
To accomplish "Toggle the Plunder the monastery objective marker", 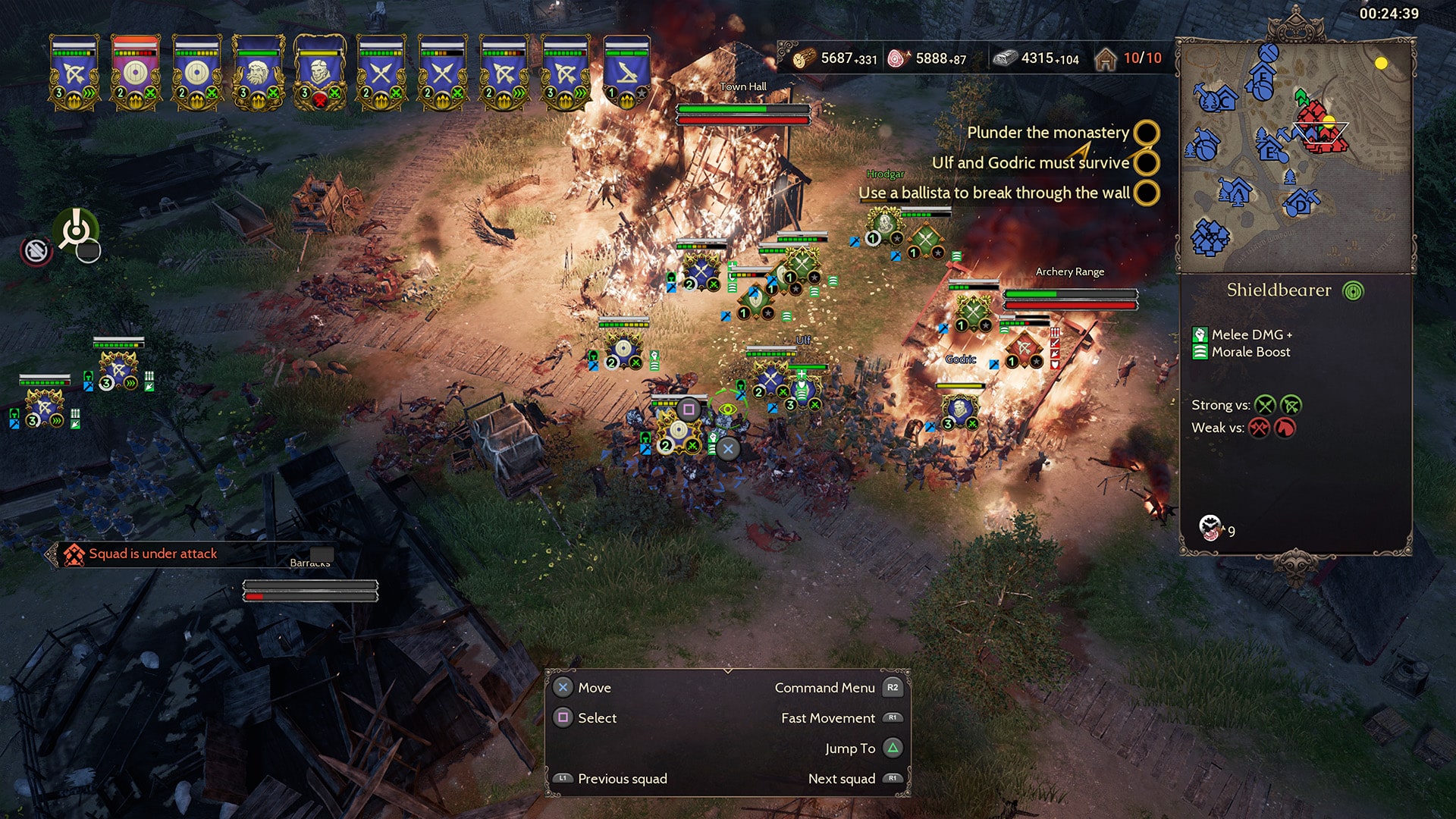I will 1146,133.
